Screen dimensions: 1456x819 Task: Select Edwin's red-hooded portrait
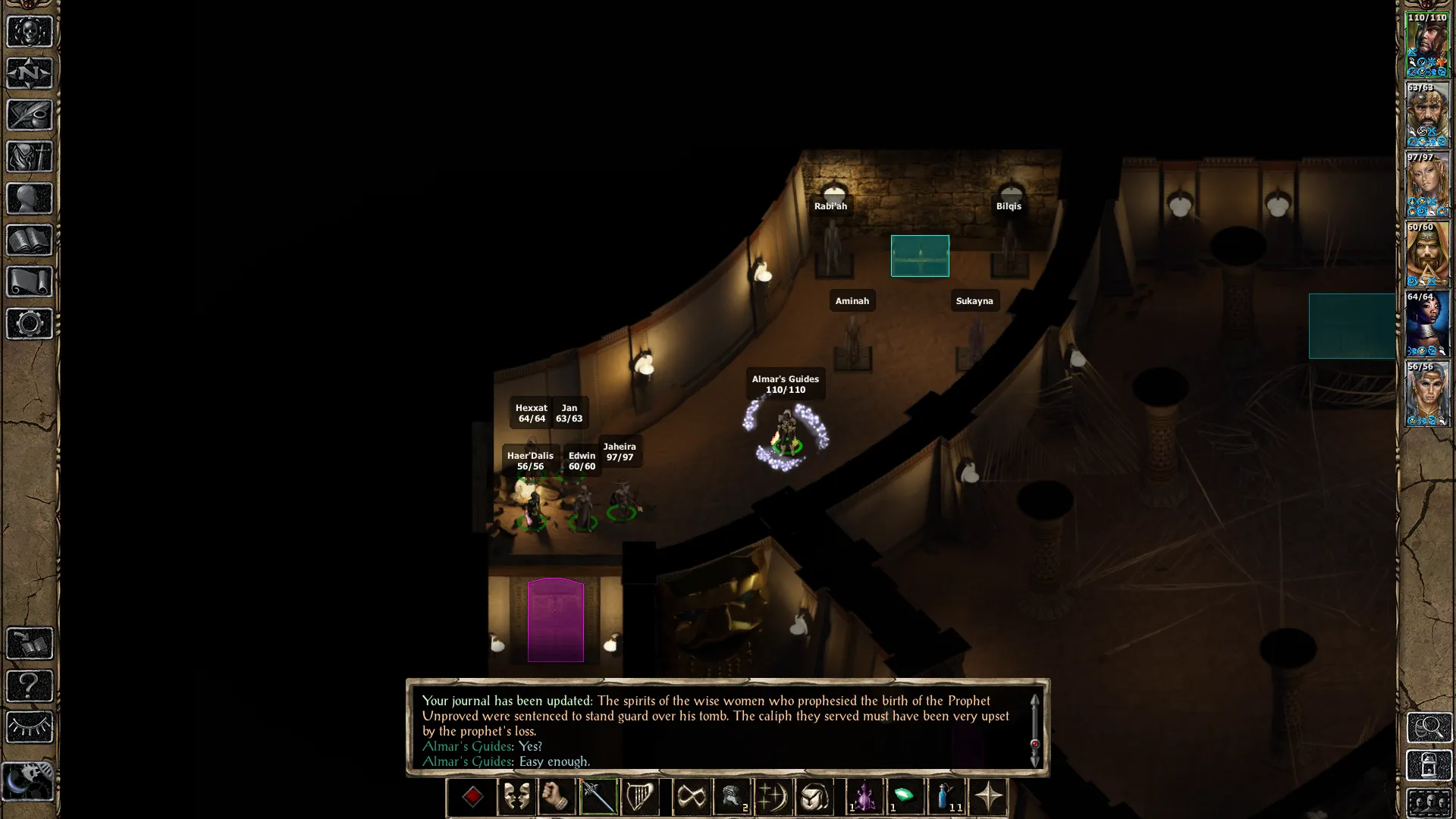pos(1427,254)
